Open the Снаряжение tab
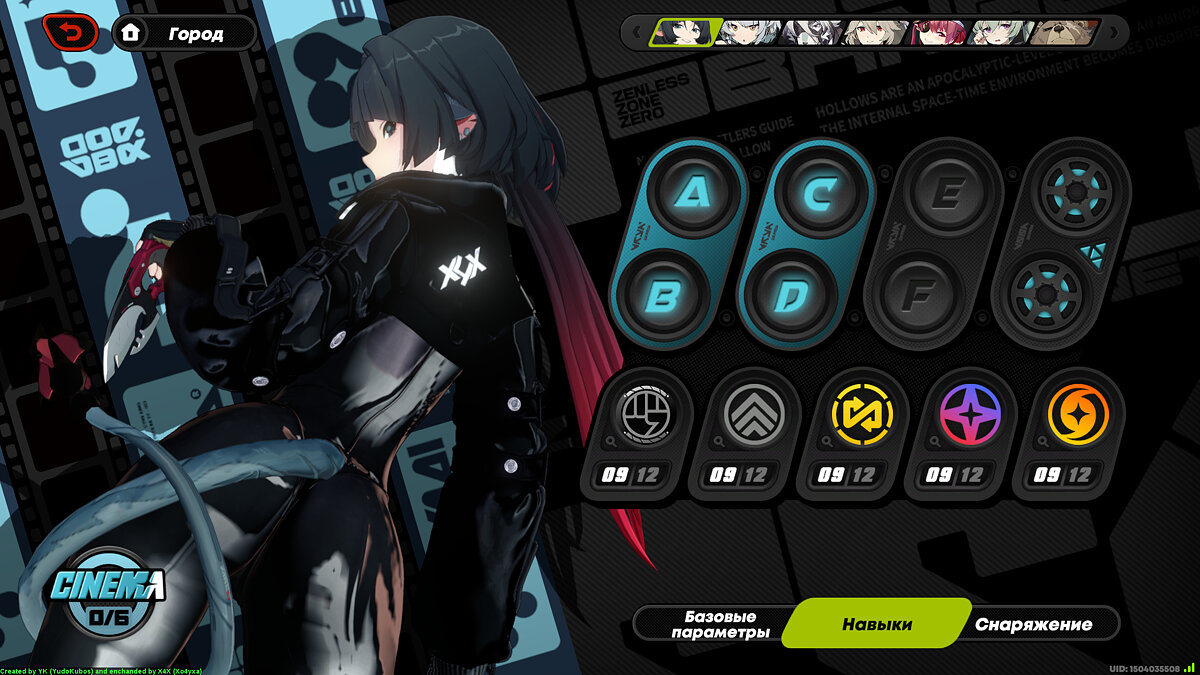The height and width of the screenshot is (675, 1200). tap(1033, 624)
